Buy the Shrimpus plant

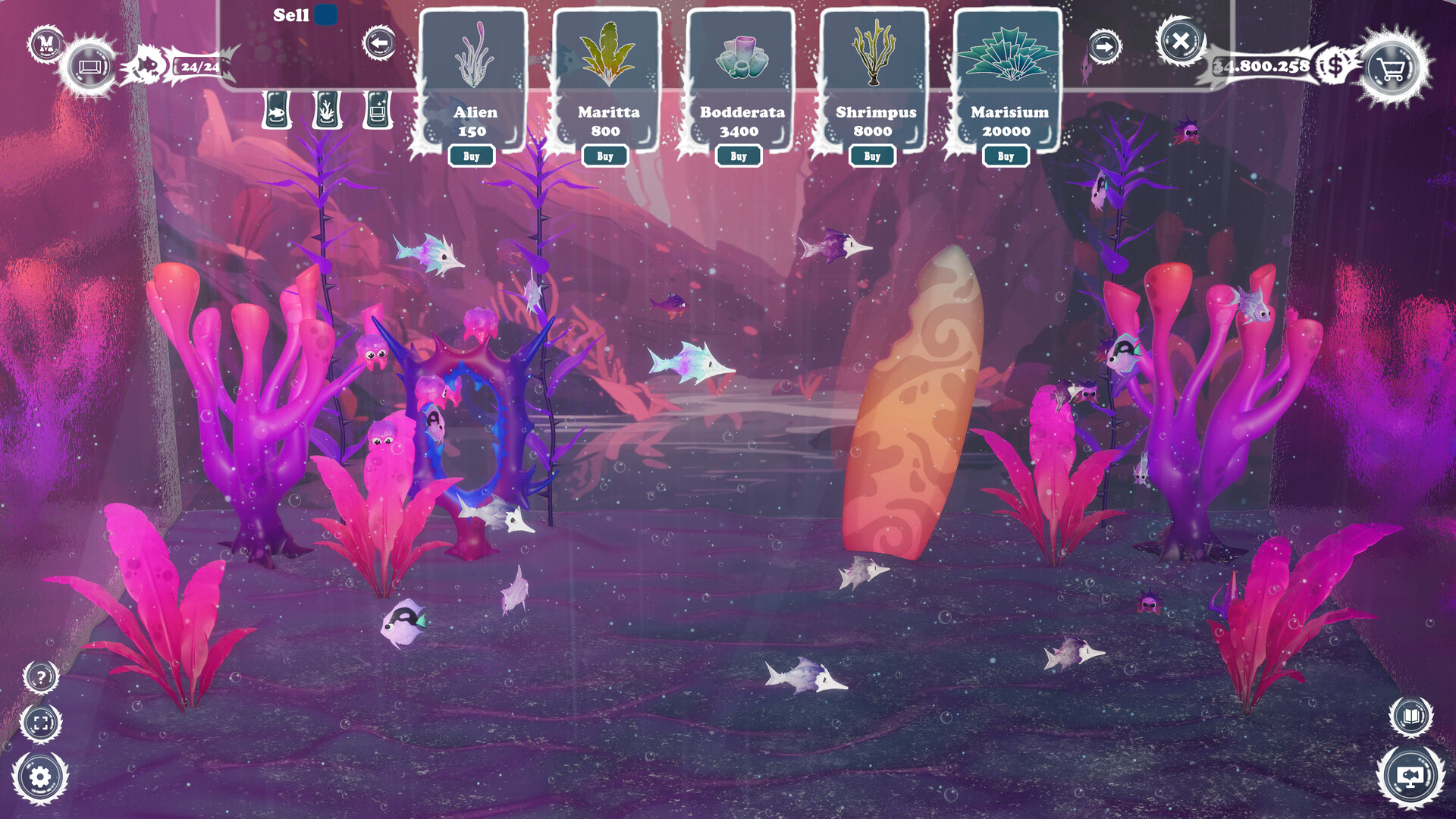872,156
